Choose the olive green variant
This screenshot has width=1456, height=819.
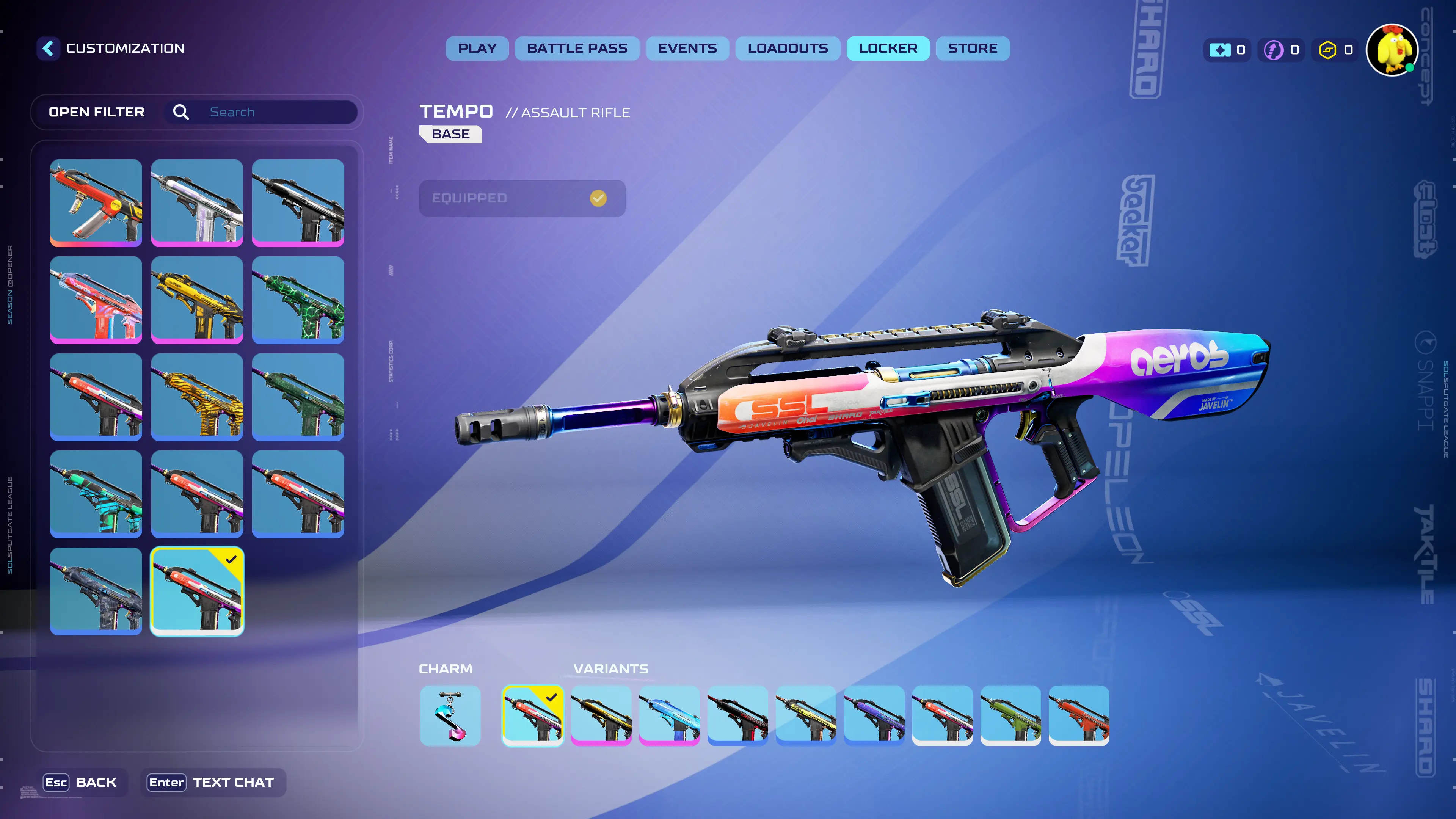(1010, 715)
